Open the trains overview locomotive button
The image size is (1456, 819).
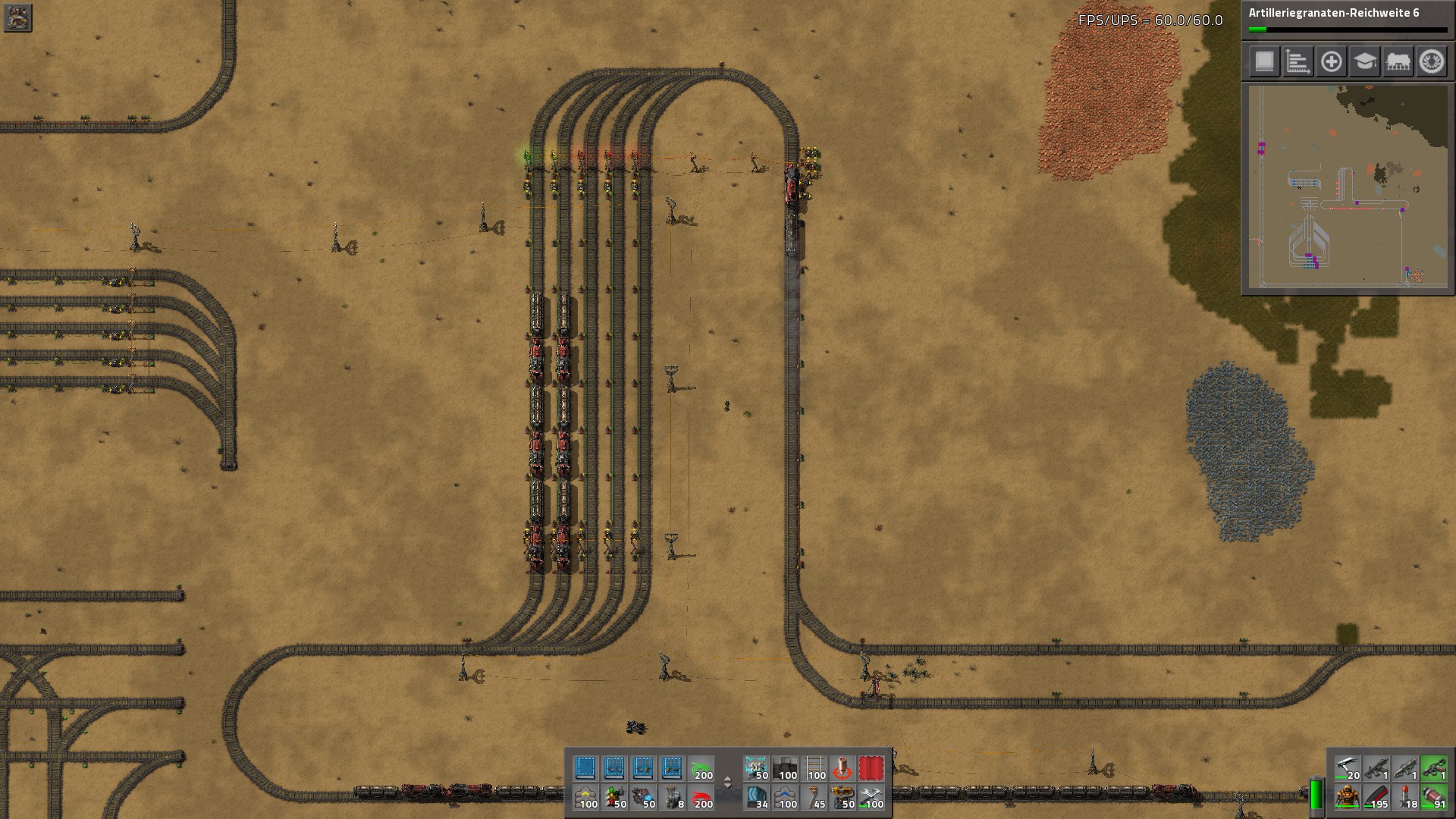1398,61
